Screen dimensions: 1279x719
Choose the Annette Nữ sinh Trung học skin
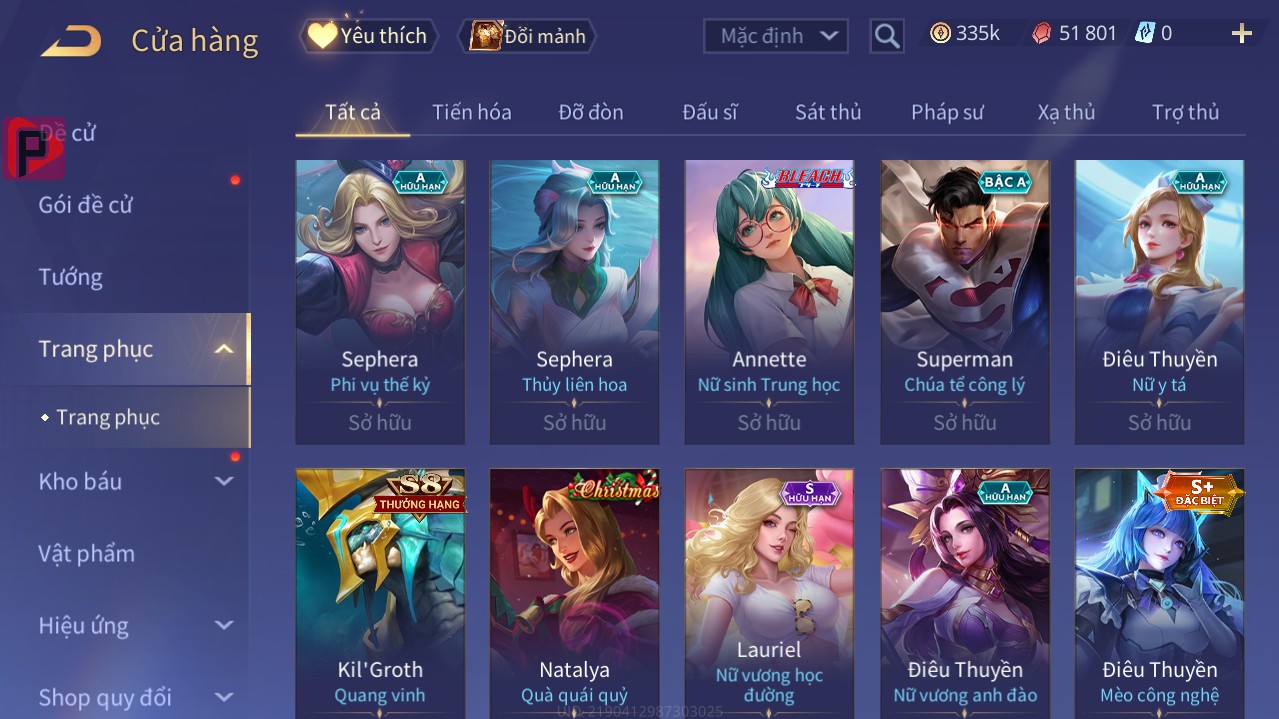(x=769, y=300)
